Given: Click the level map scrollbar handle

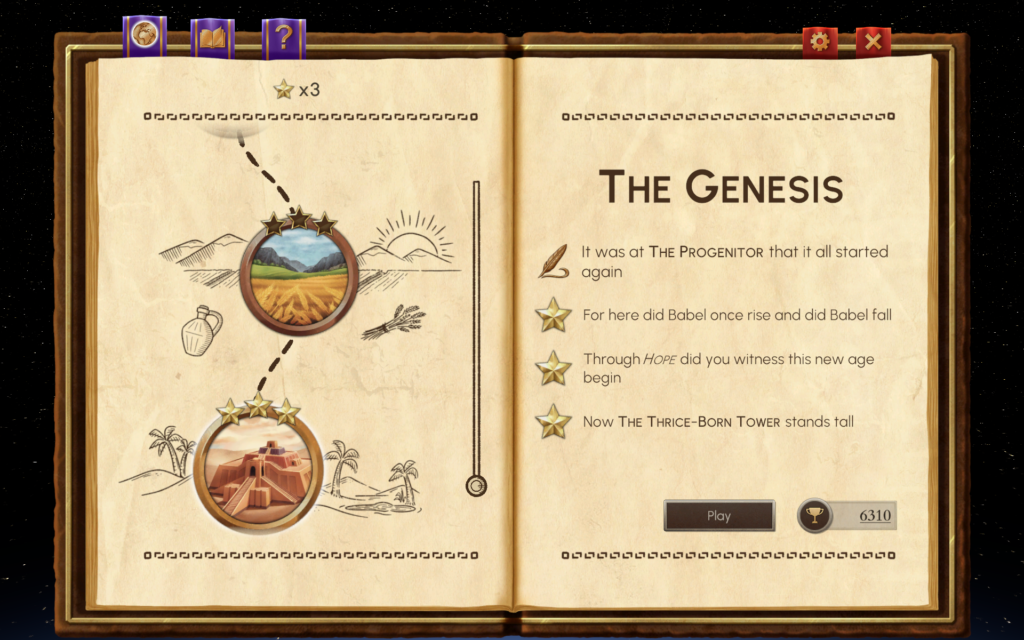Looking at the screenshot, I should coord(476,486).
